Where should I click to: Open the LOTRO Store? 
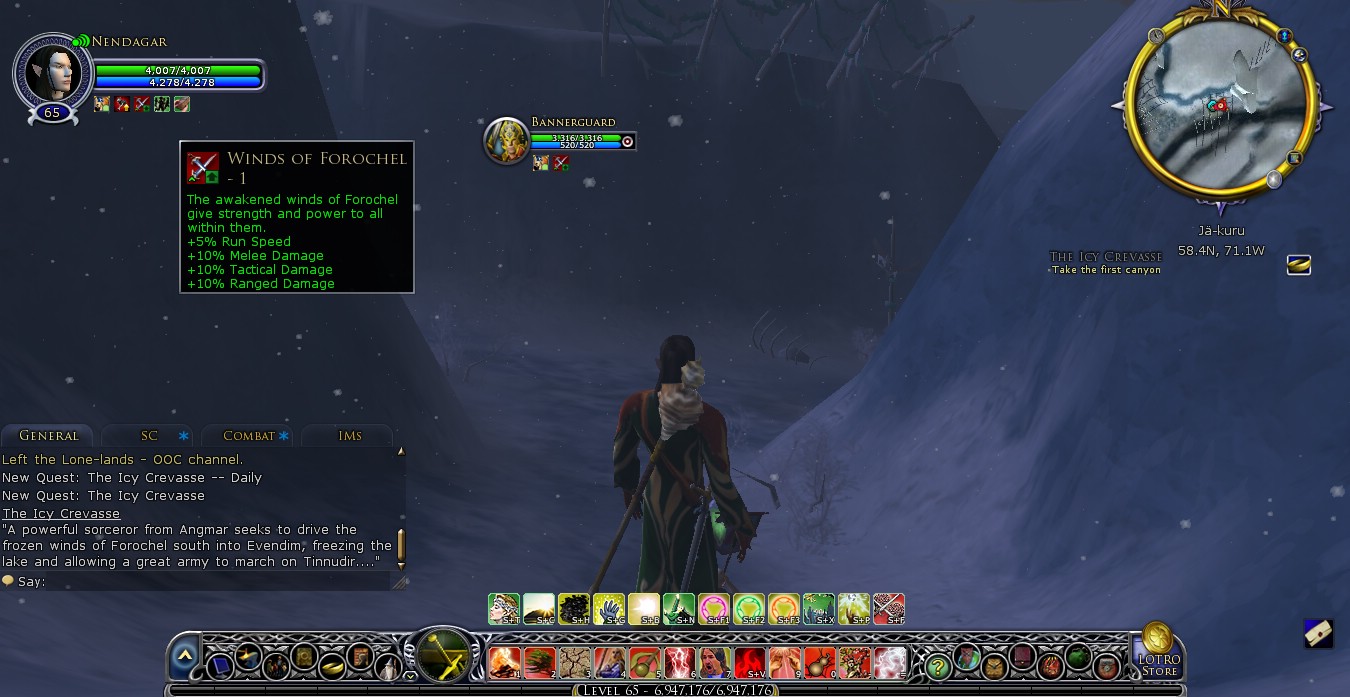click(x=1158, y=649)
